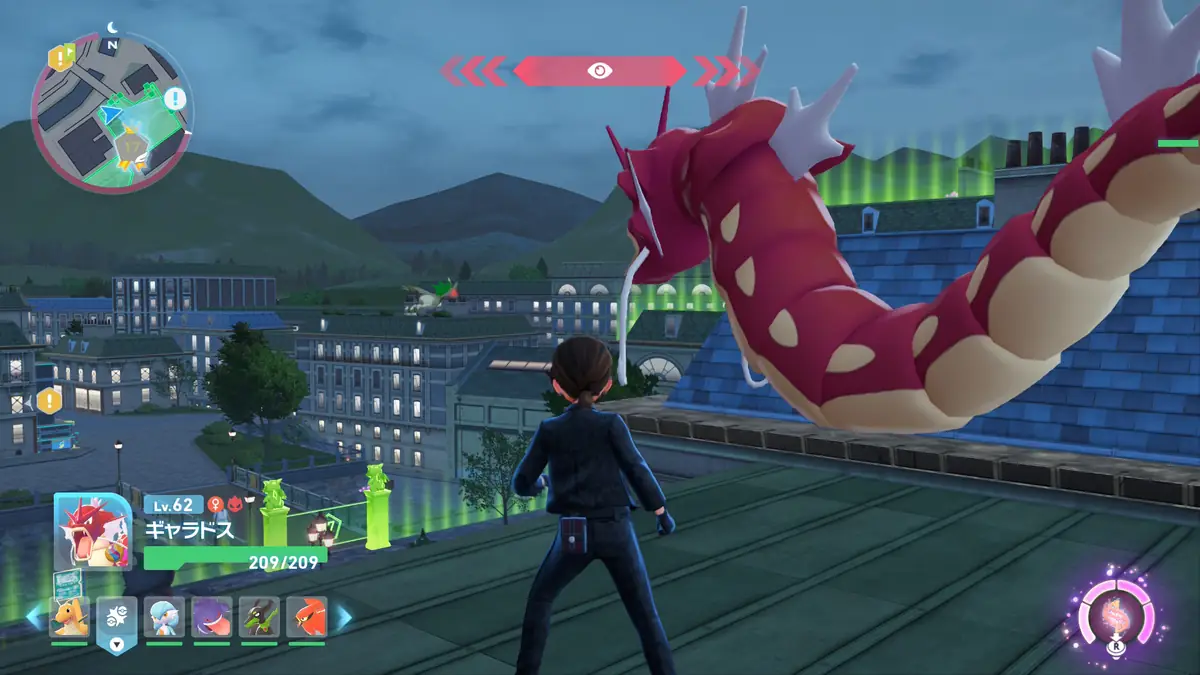The image size is (1200, 675).
Task: Select the white exclamation marker on minimap
Action: click(x=175, y=98)
